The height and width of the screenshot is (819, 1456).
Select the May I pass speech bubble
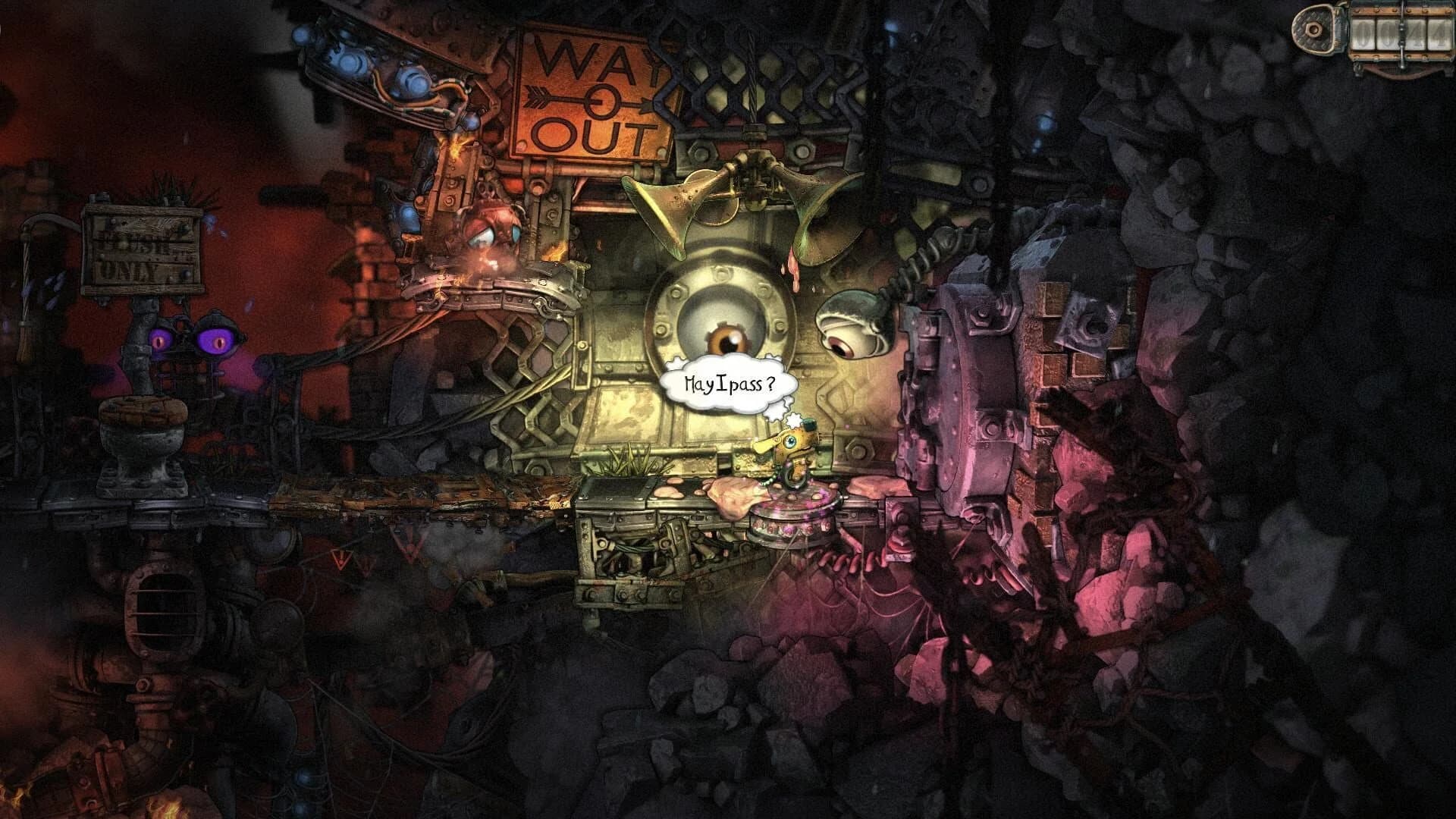click(728, 383)
